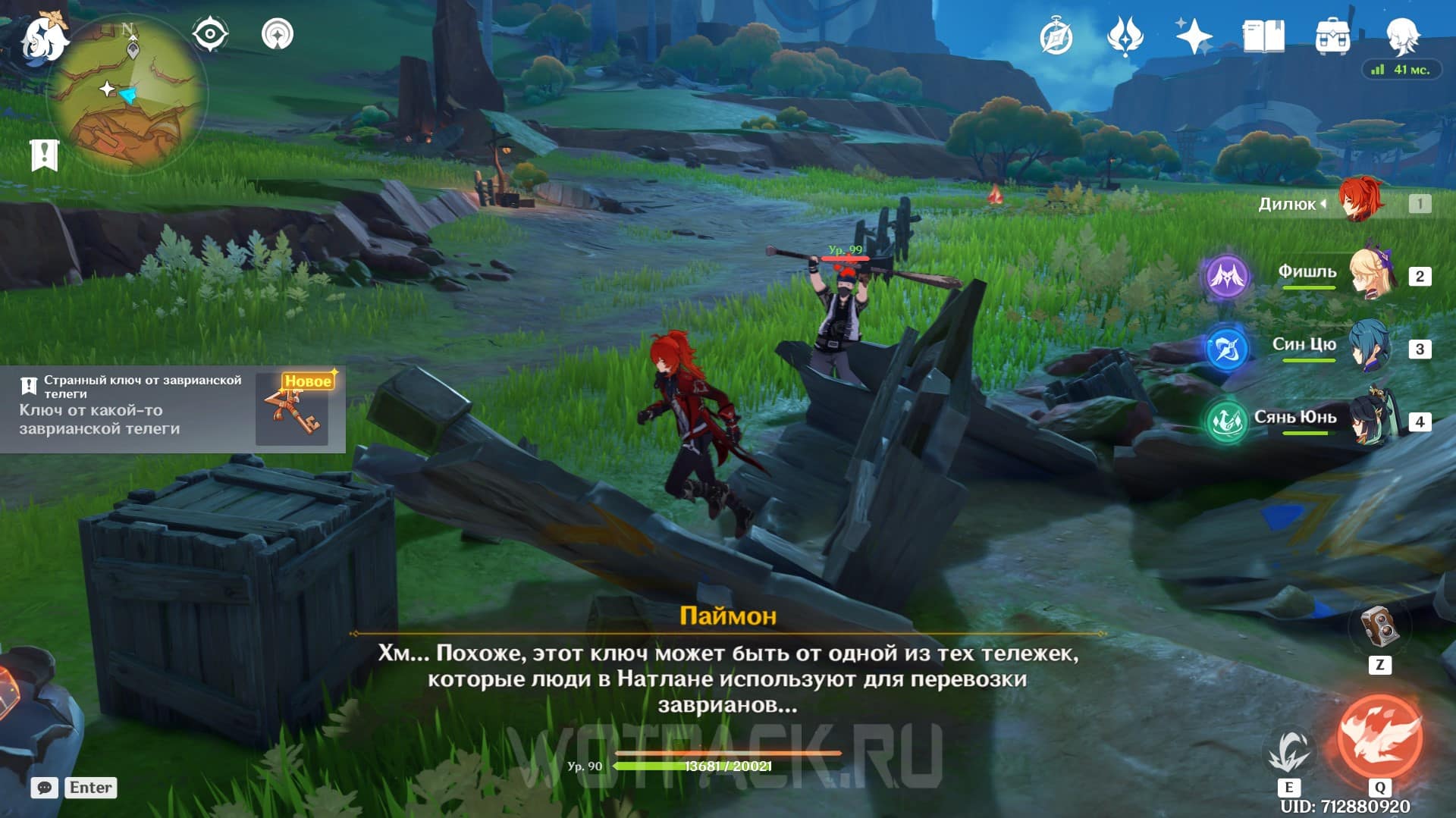This screenshot has width=1456, height=818.
Task: Switch to party member Сянь Юнь
Action: pos(1371,419)
